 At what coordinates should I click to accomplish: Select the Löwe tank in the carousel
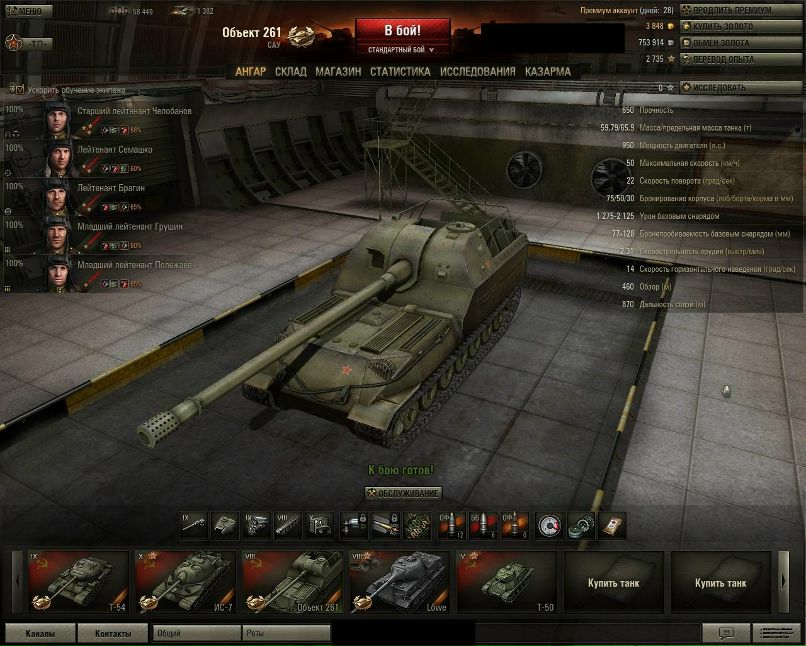(397, 582)
